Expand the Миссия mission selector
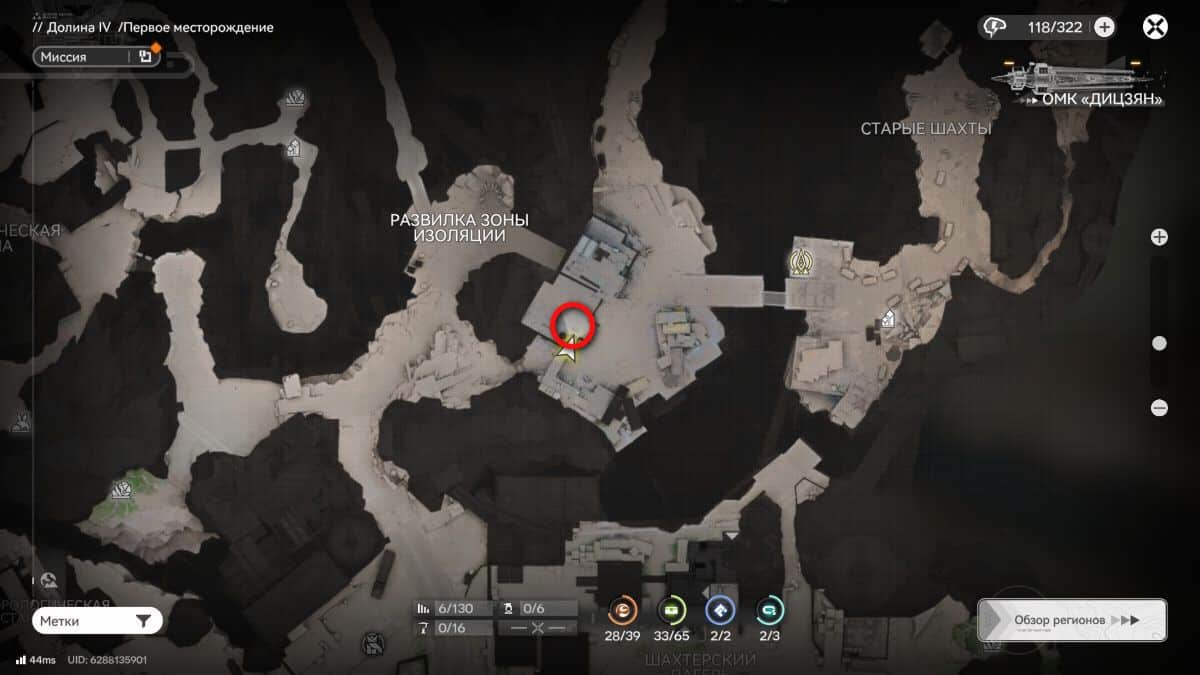The height and width of the screenshot is (675, 1200). [97, 57]
